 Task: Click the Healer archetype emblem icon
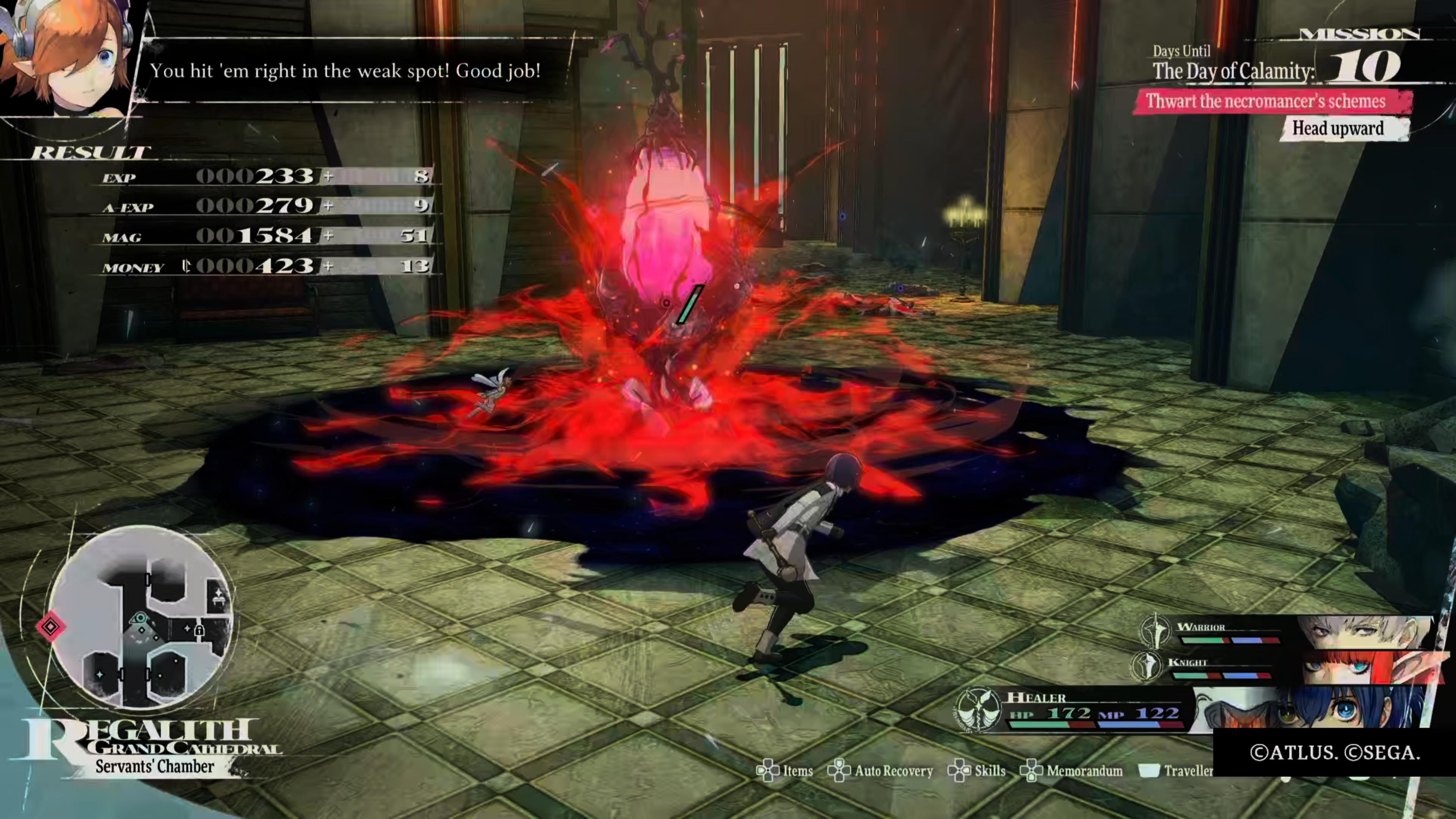[978, 710]
